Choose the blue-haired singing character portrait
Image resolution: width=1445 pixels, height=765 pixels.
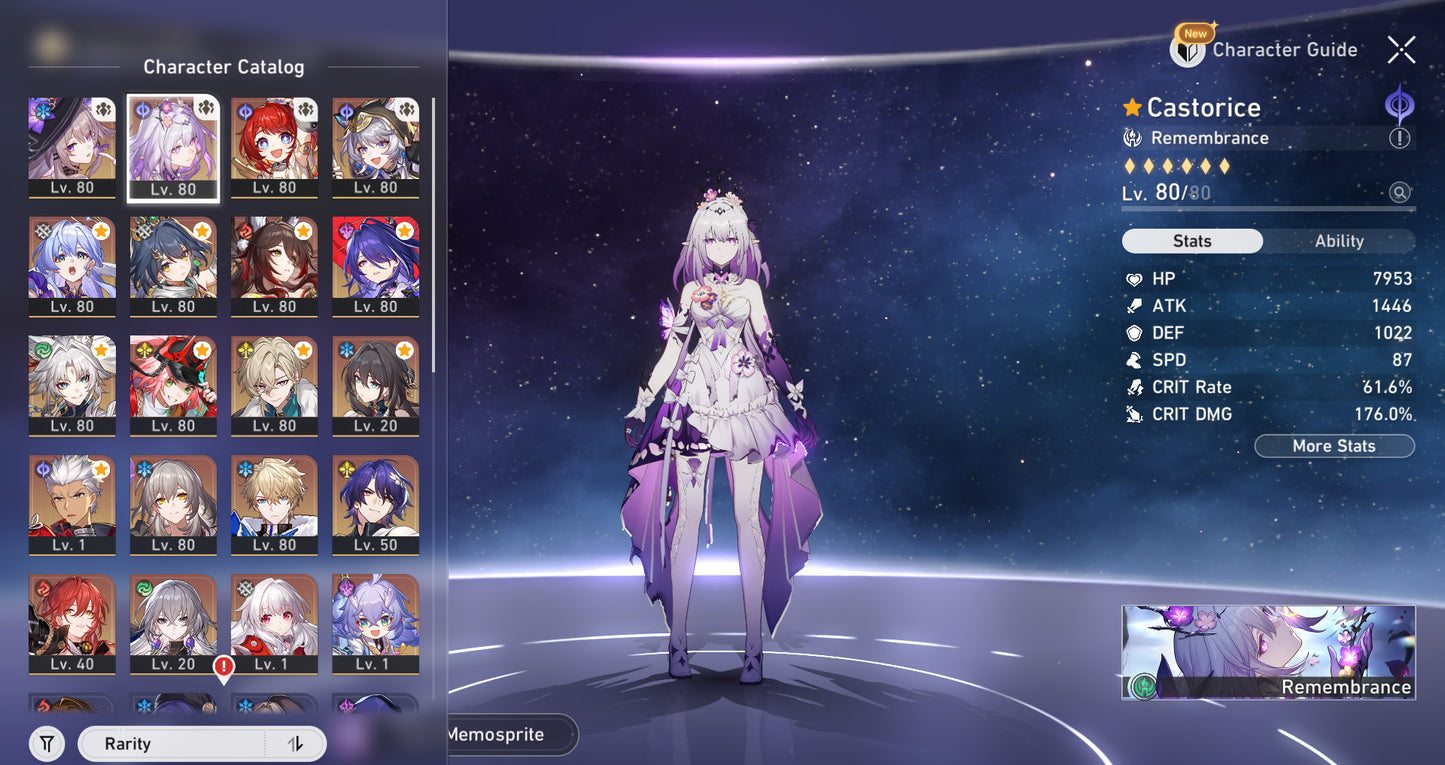[72, 266]
